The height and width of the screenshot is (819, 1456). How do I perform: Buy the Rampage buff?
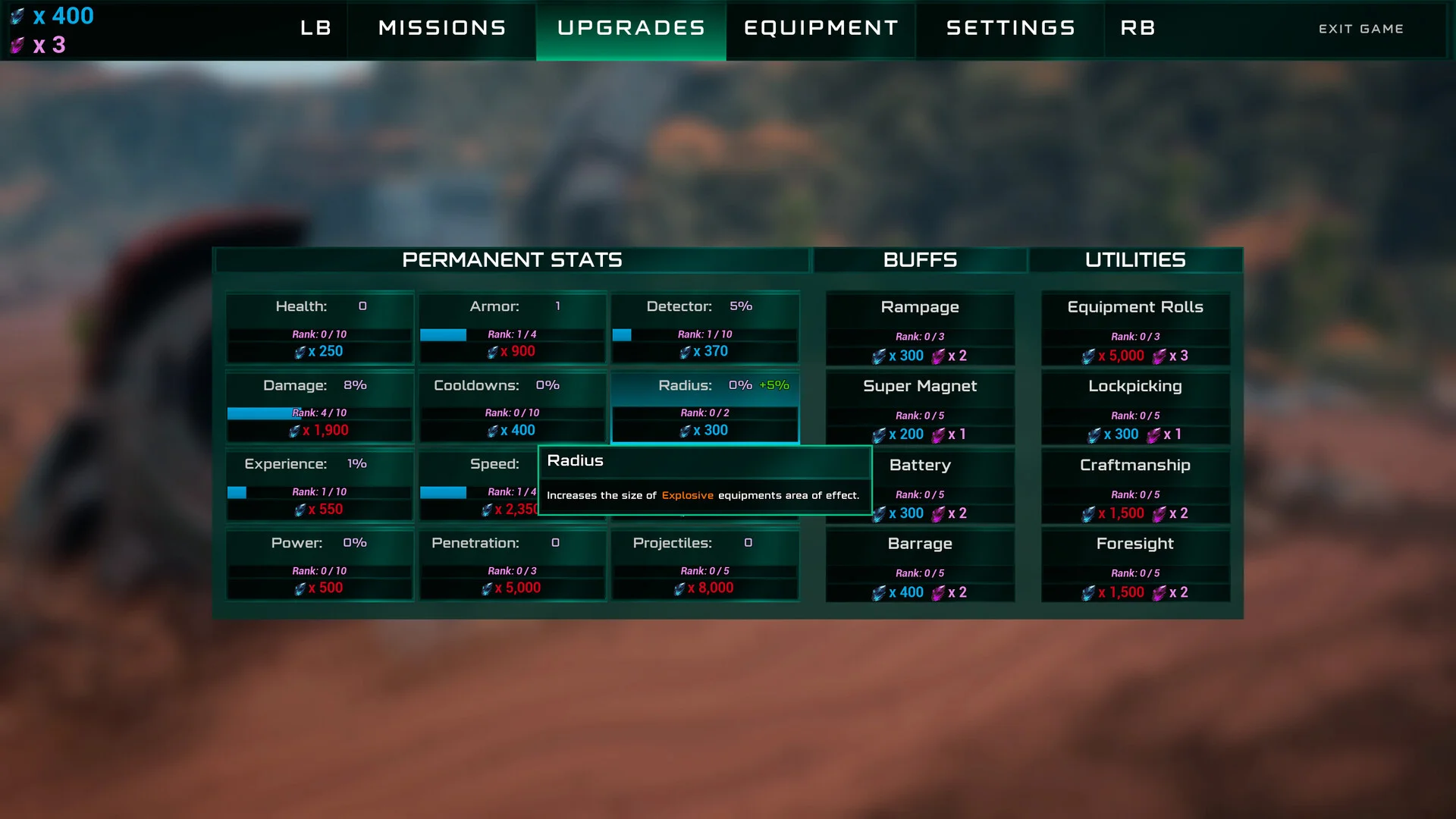[x=920, y=330]
